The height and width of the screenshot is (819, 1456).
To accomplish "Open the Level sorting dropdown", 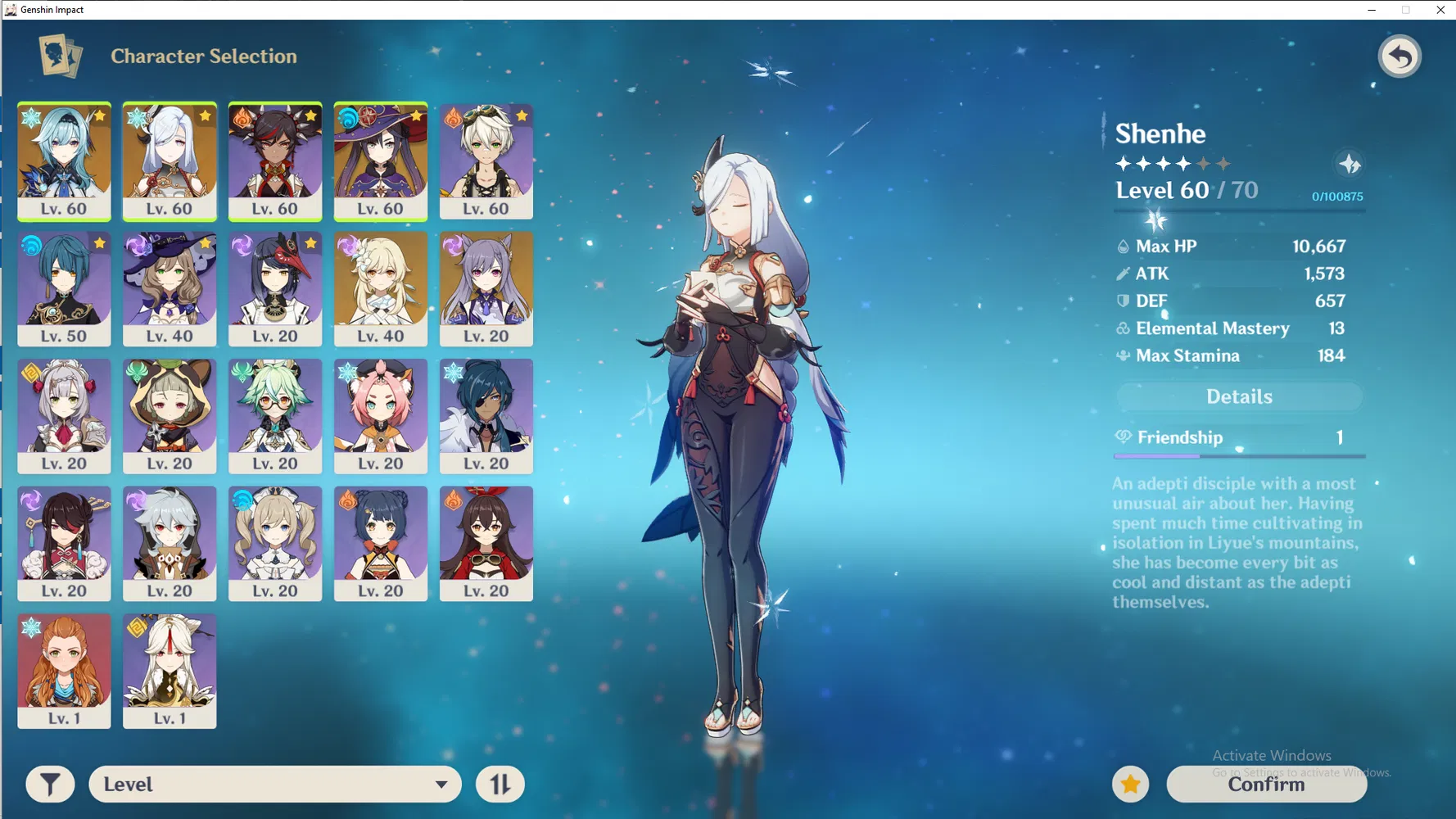I will 274,784.
